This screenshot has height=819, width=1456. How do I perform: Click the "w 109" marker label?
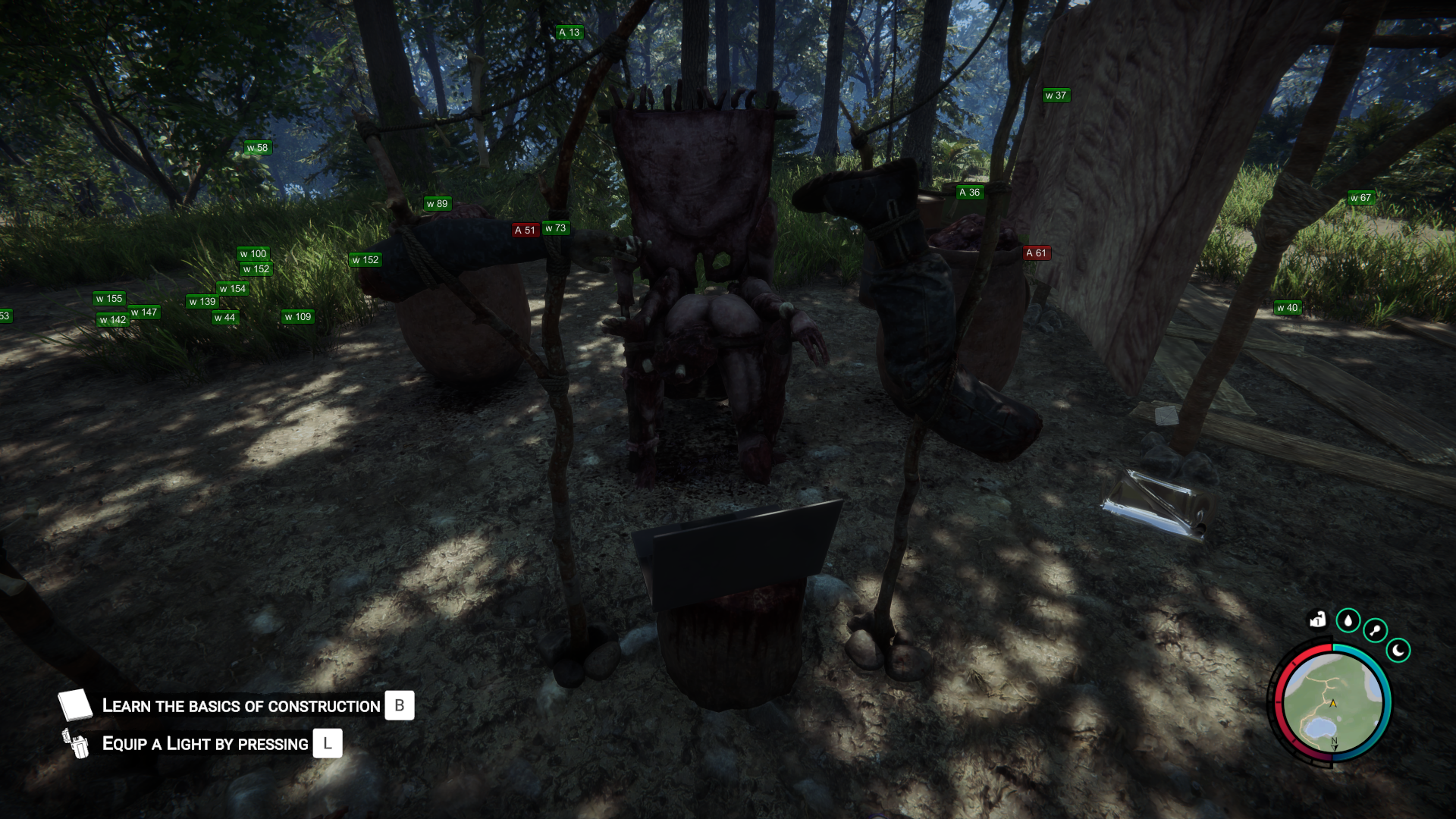298,317
